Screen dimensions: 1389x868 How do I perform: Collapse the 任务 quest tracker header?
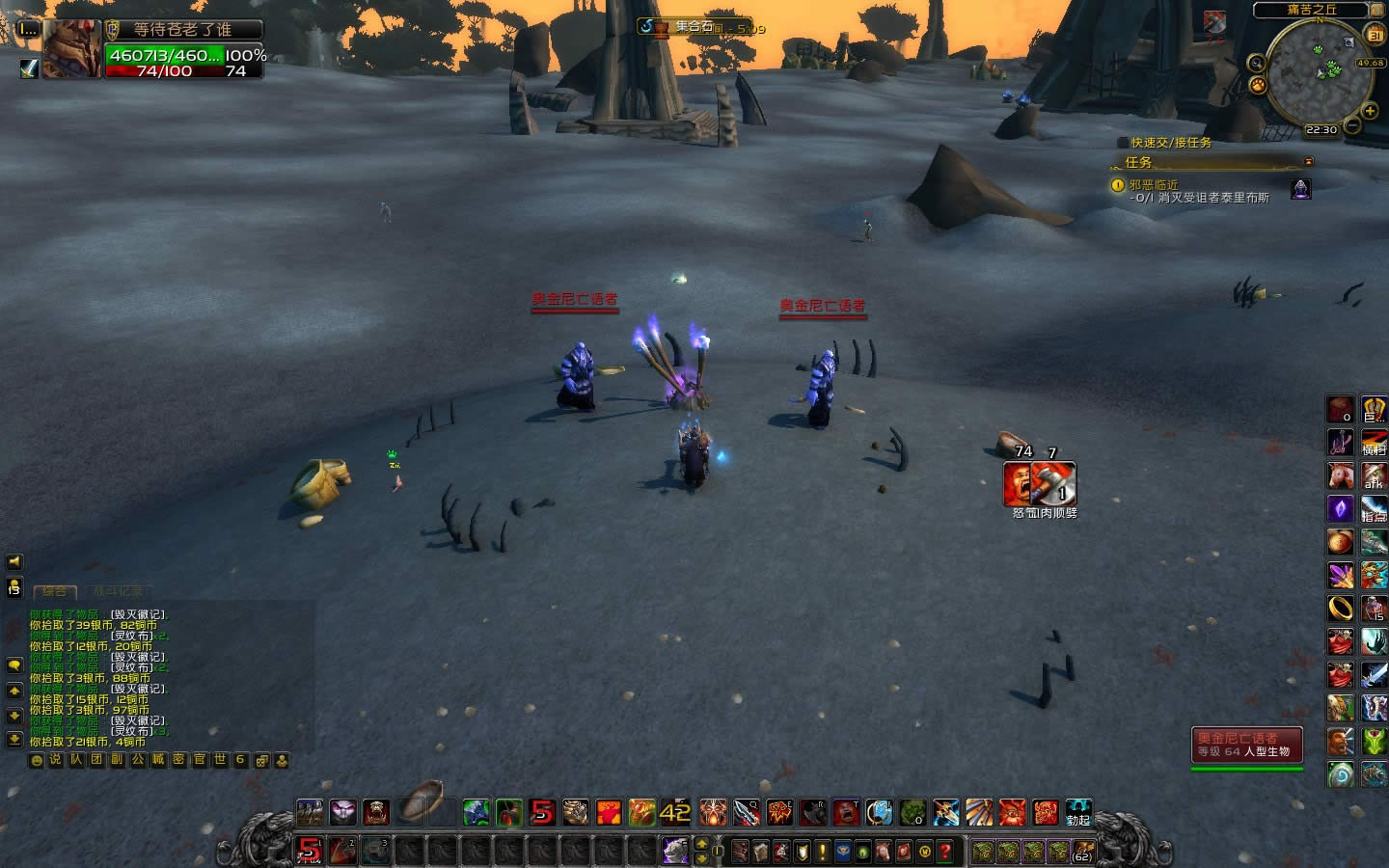(1309, 162)
